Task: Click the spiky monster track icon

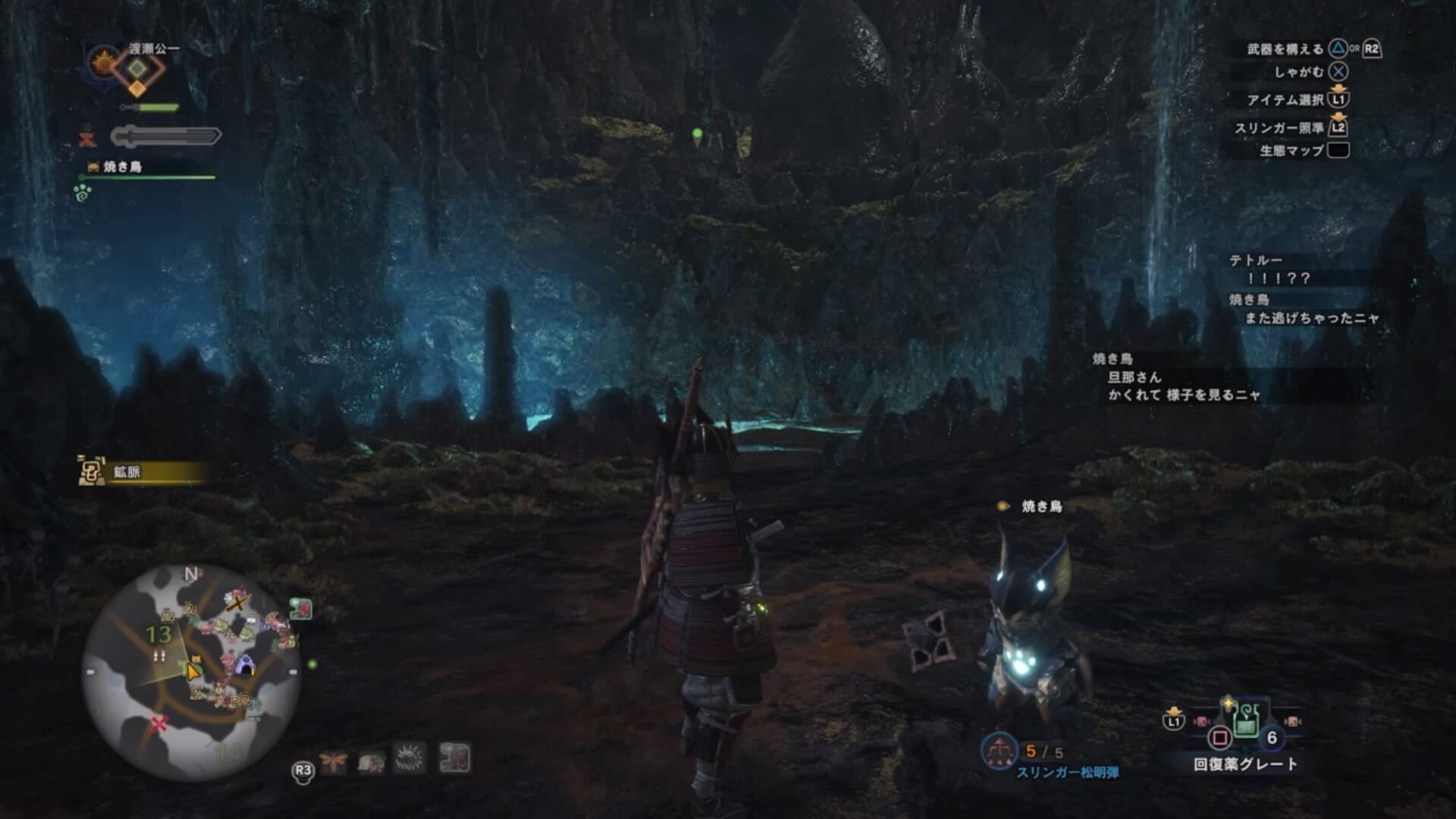Action: (409, 758)
